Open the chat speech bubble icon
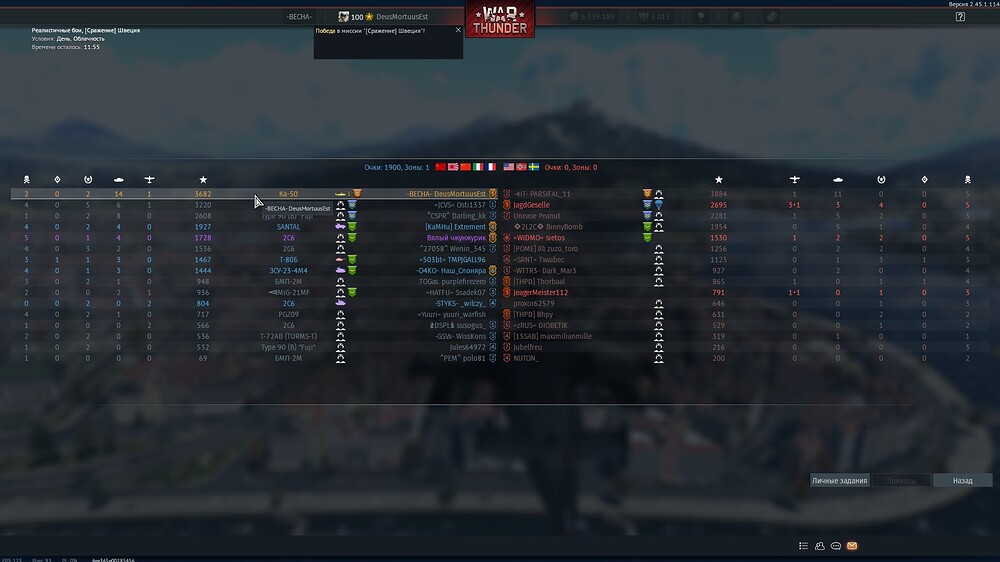1000x562 pixels. (836, 546)
